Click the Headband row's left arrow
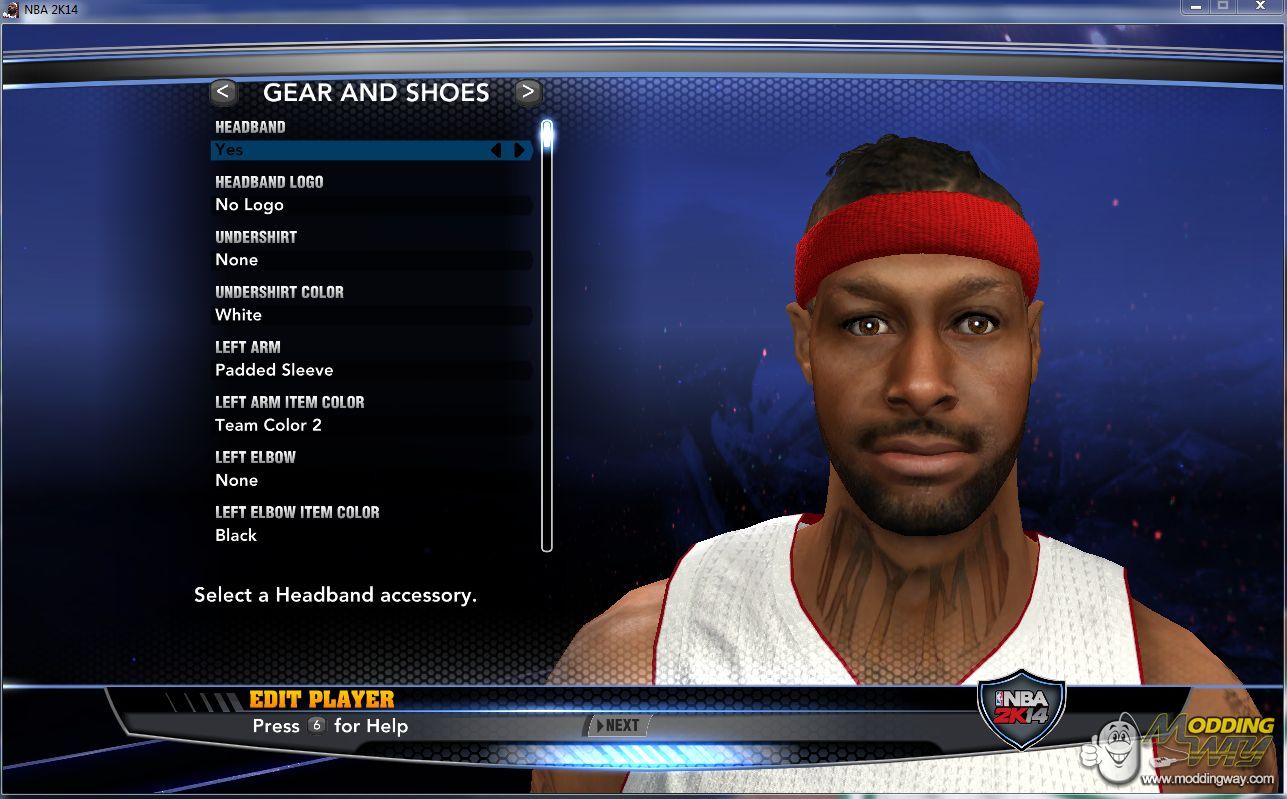The image size is (1287, 799). pyautogui.click(x=496, y=150)
